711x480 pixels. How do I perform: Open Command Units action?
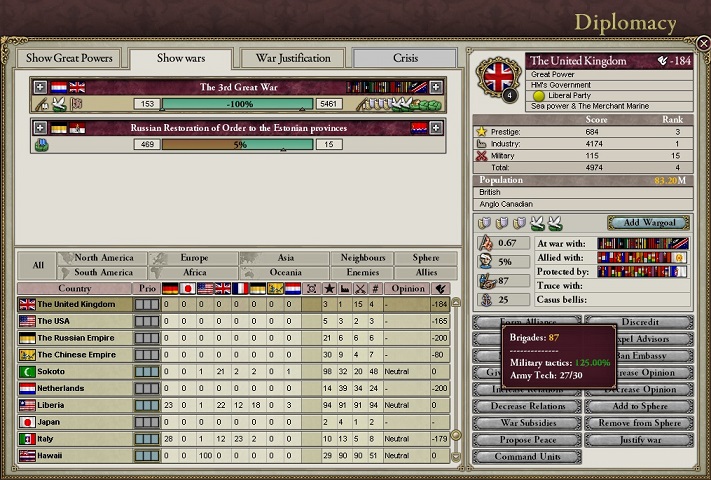click(527, 457)
